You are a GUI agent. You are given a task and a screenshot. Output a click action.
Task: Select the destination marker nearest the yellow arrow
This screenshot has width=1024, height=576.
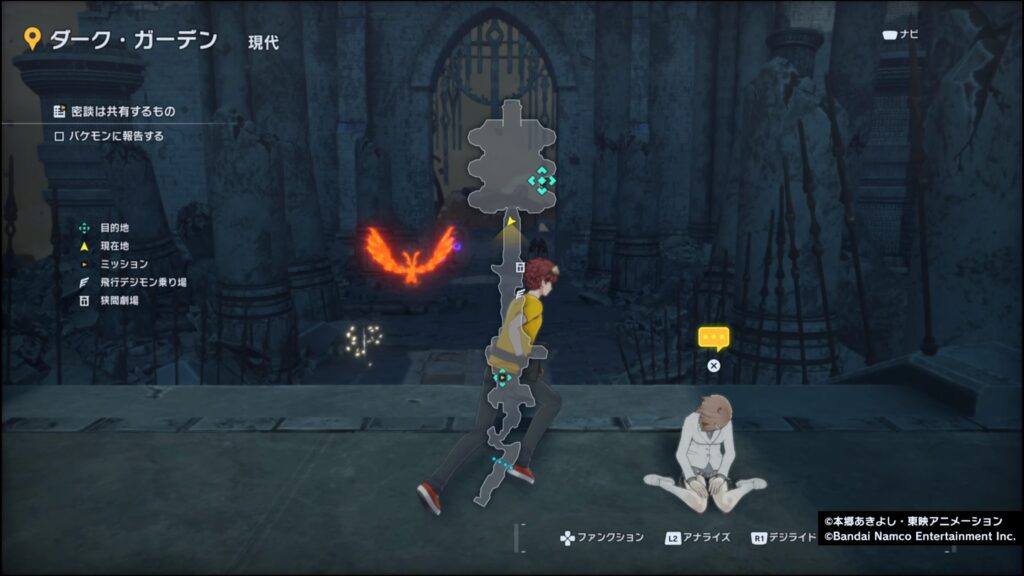tap(541, 181)
